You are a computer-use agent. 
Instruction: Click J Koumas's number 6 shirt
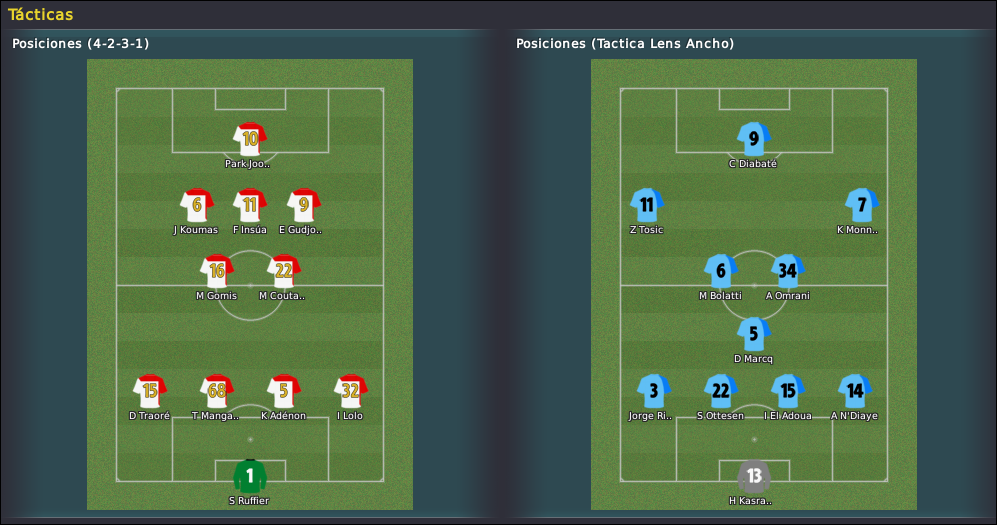pyautogui.click(x=197, y=205)
